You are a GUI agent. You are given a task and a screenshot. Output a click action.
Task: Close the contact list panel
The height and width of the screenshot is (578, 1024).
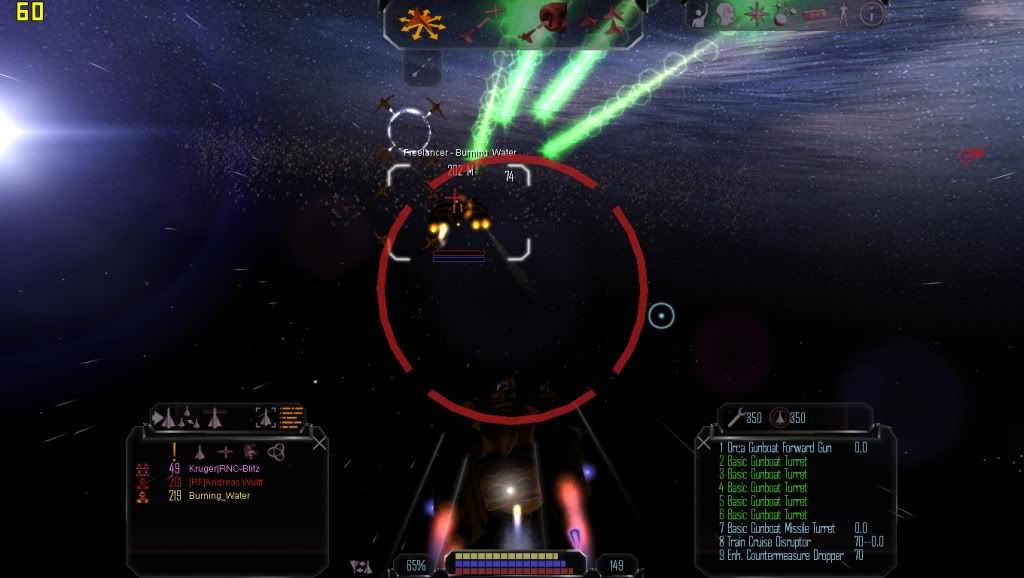(x=319, y=443)
